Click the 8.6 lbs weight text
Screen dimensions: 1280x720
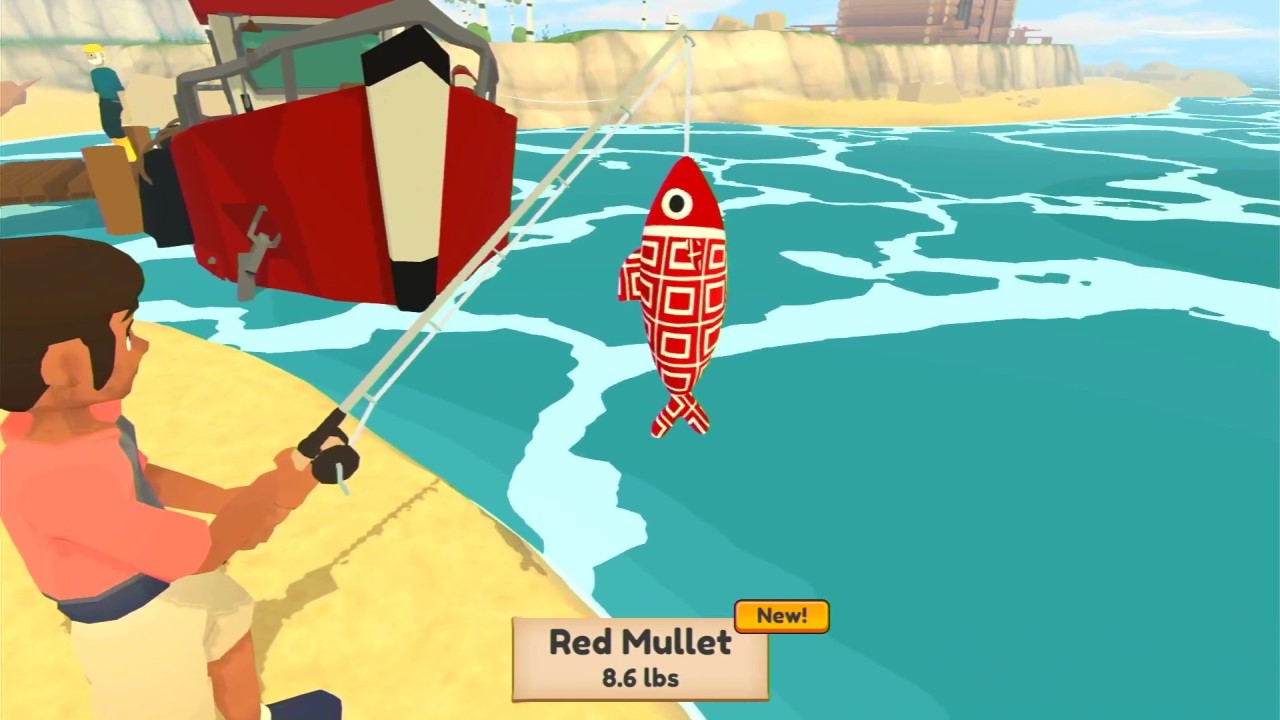pyautogui.click(x=640, y=679)
